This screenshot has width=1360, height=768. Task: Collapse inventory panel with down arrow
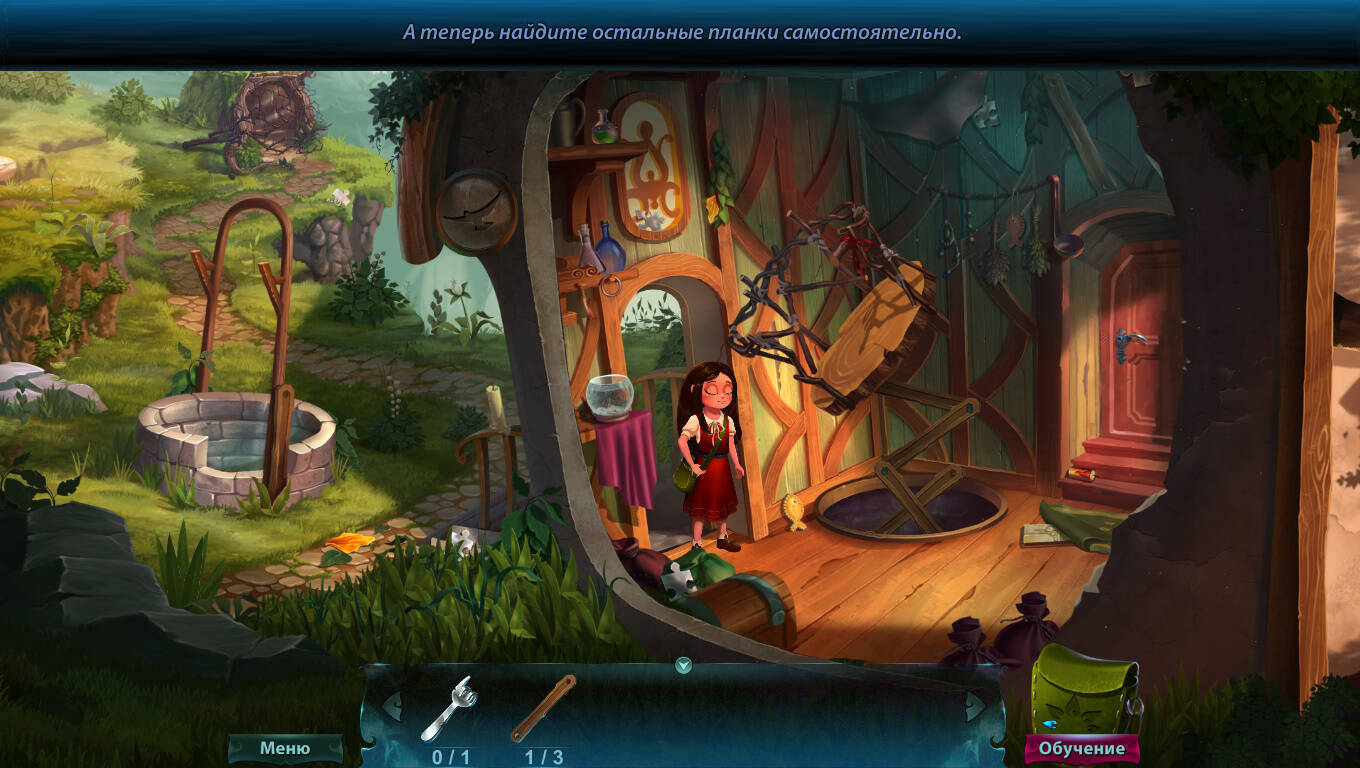[683, 665]
